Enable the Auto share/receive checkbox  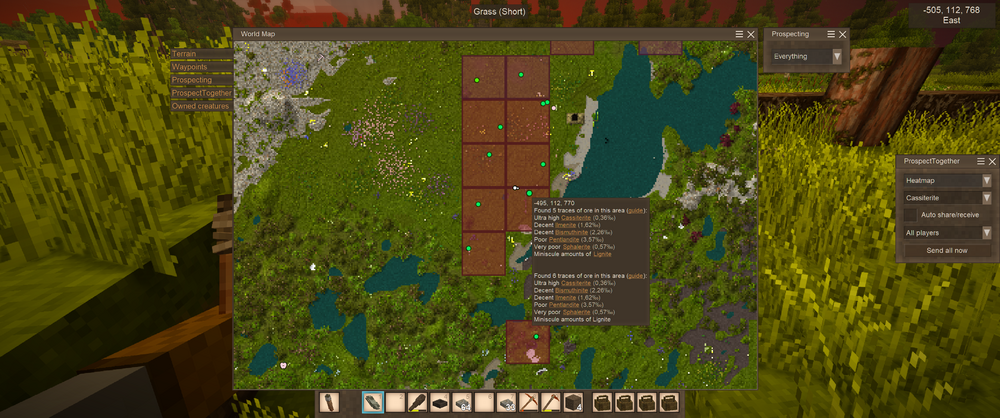[x=909, y=214]
